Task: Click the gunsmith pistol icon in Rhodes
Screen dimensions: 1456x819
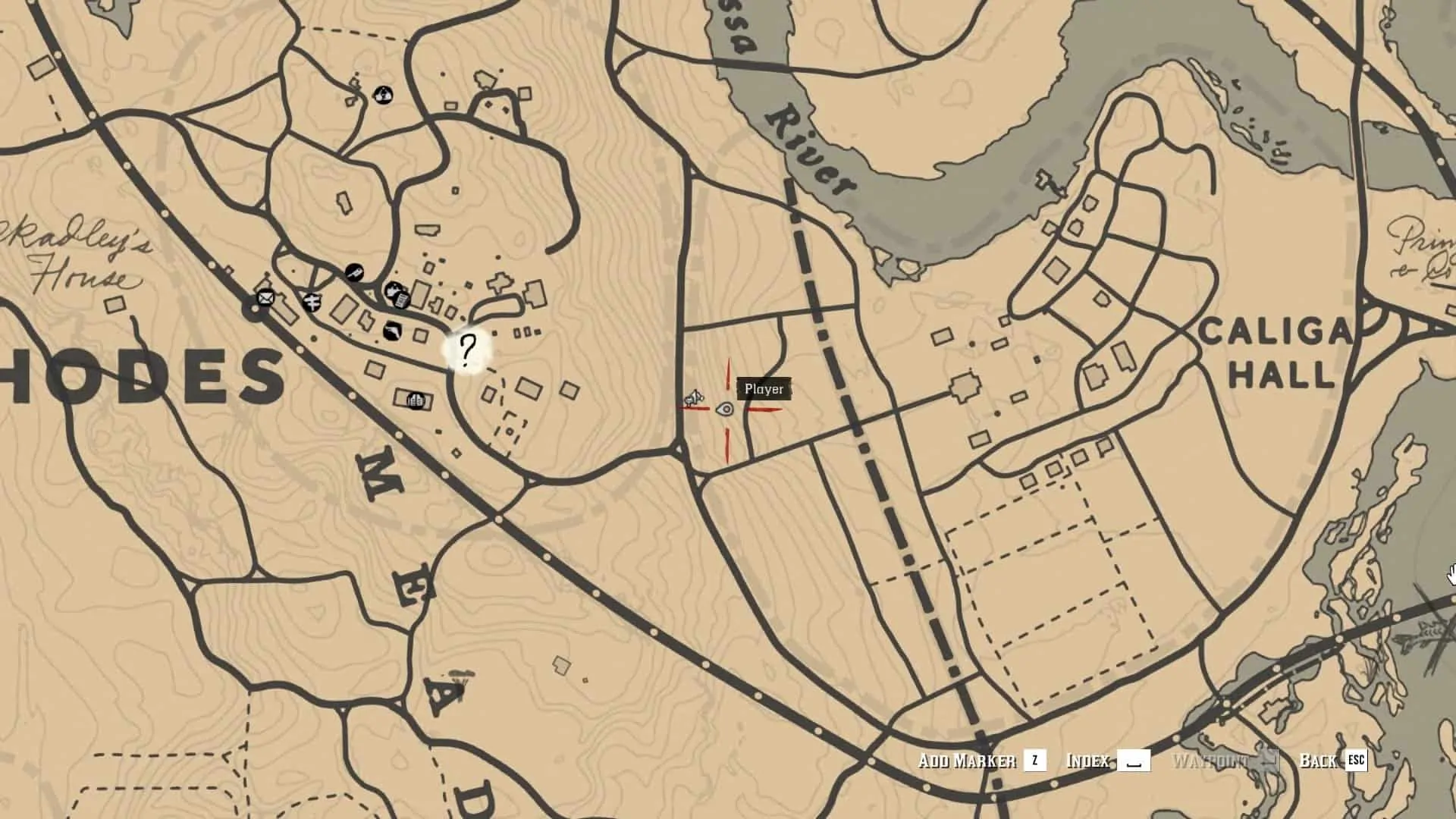Action: (x=393, y=331)
